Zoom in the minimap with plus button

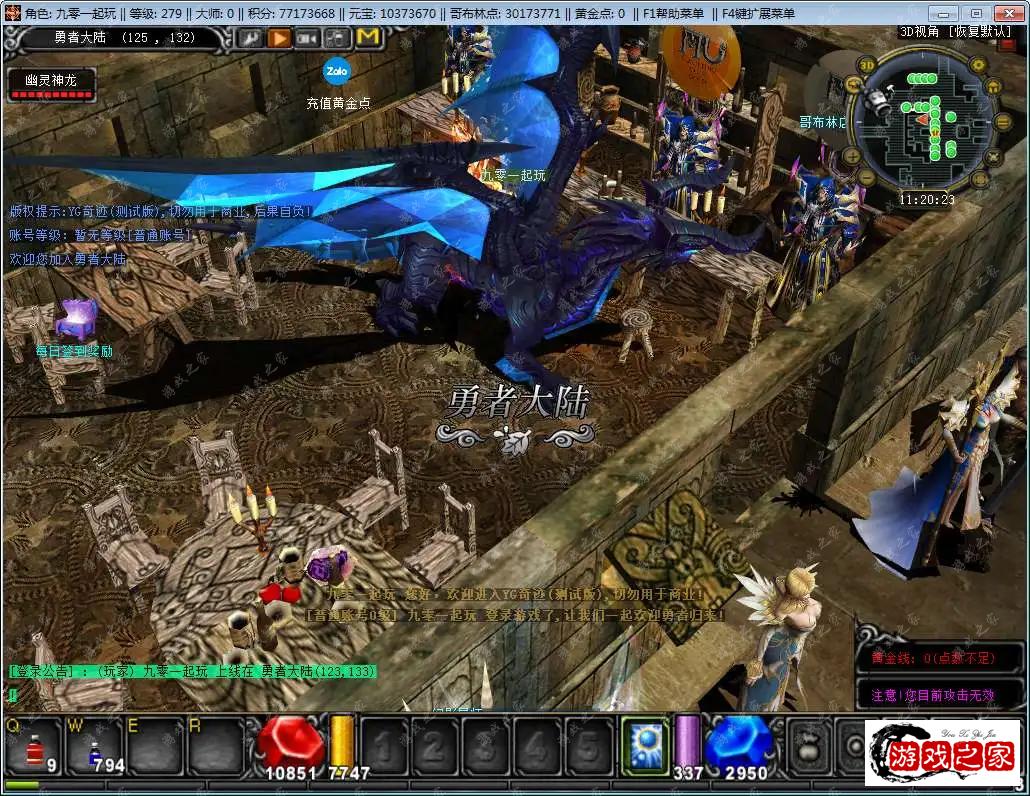point(852,155)
